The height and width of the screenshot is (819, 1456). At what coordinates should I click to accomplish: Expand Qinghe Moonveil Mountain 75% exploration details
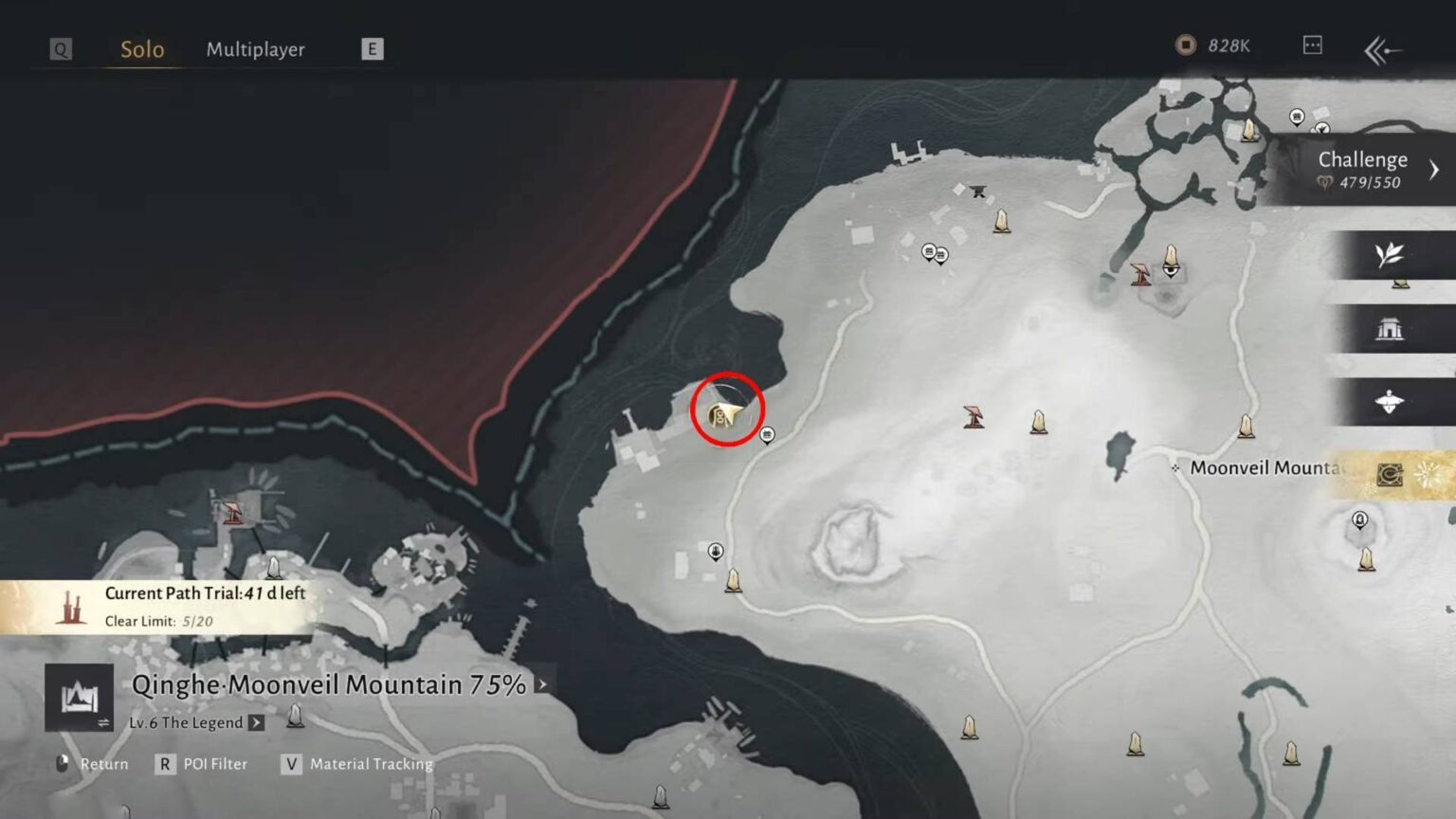tap(541, 684)
